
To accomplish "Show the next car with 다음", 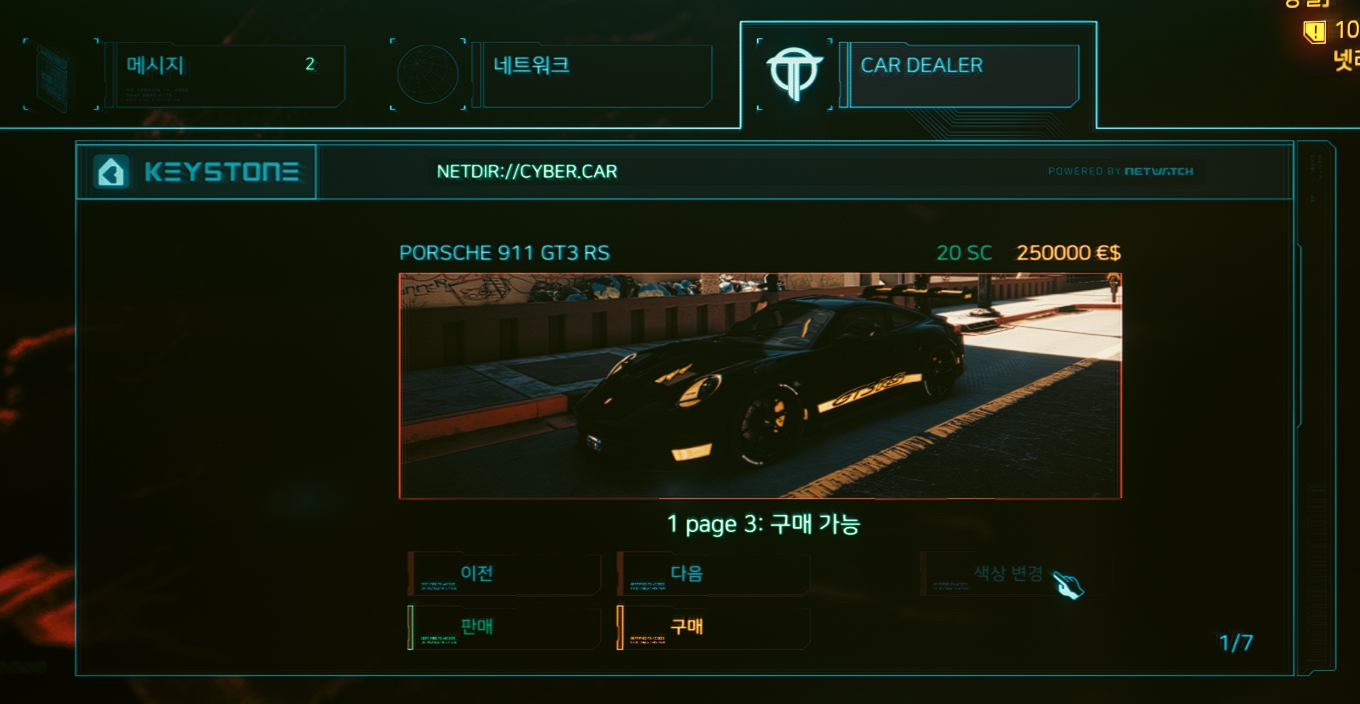I will [x=714, y=574].
